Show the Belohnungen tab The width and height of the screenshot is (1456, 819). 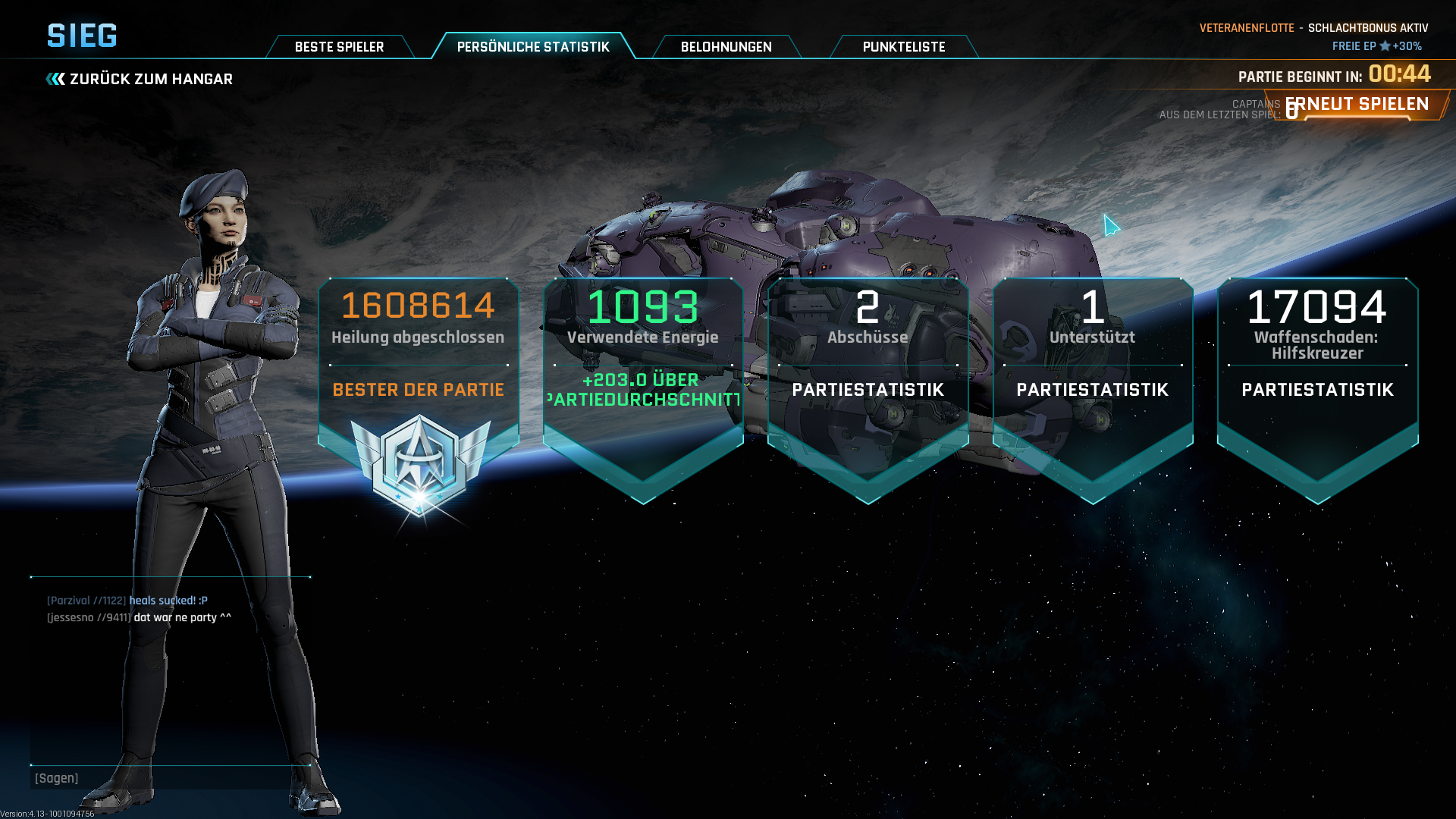pyautogui.click(x=726, y=47)
